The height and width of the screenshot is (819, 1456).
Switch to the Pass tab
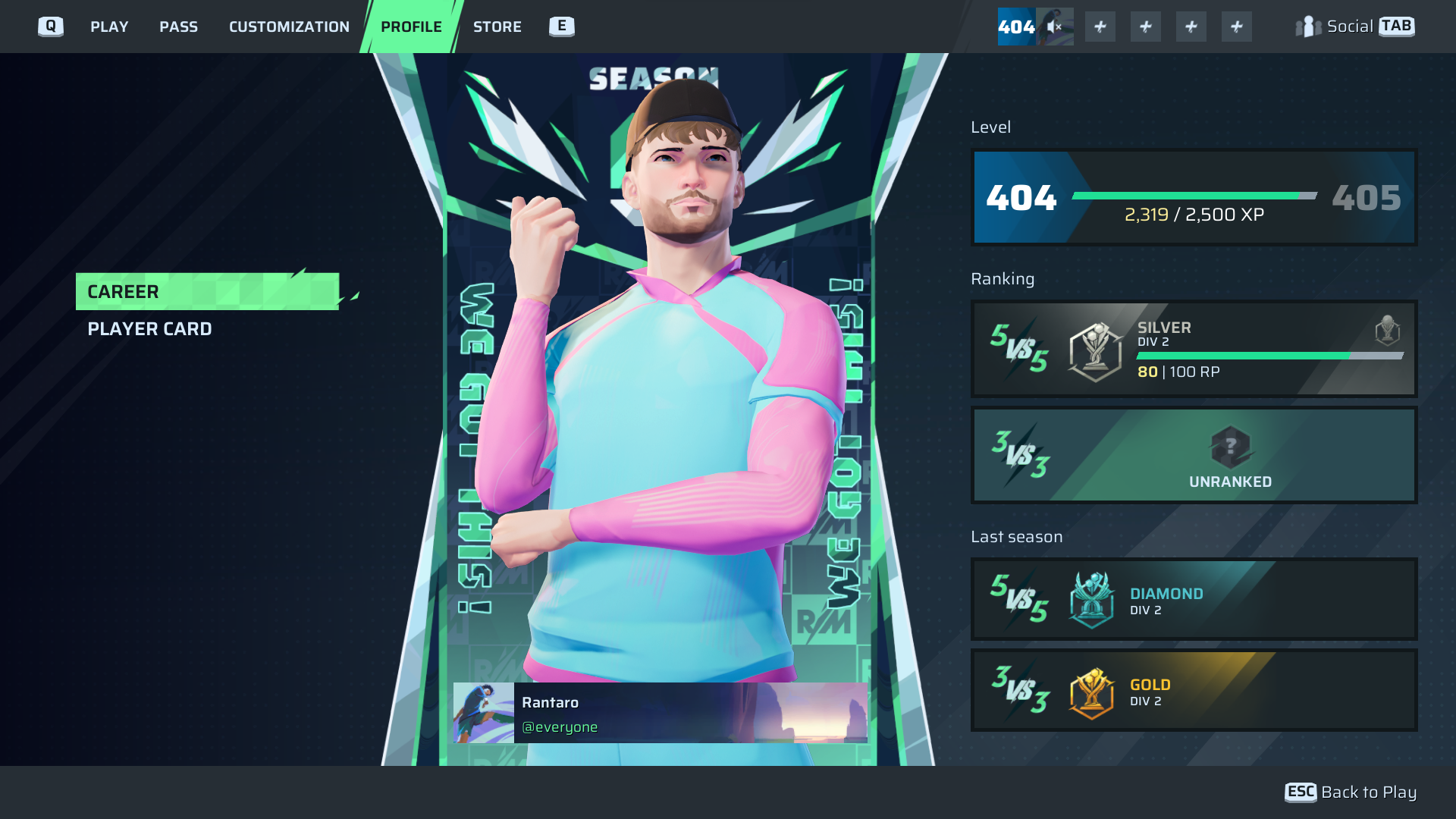coord(178,27)
